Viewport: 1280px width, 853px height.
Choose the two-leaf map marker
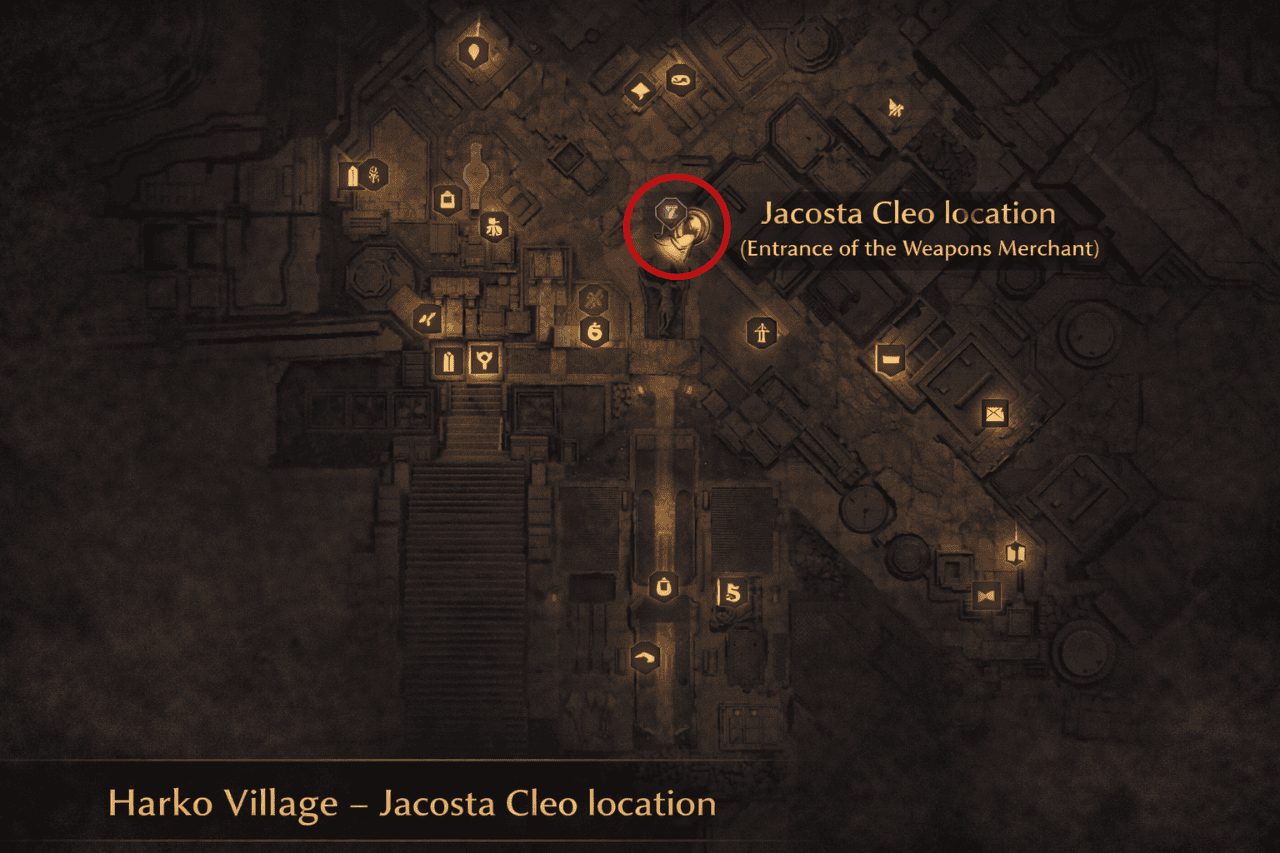tap(428, 319)
